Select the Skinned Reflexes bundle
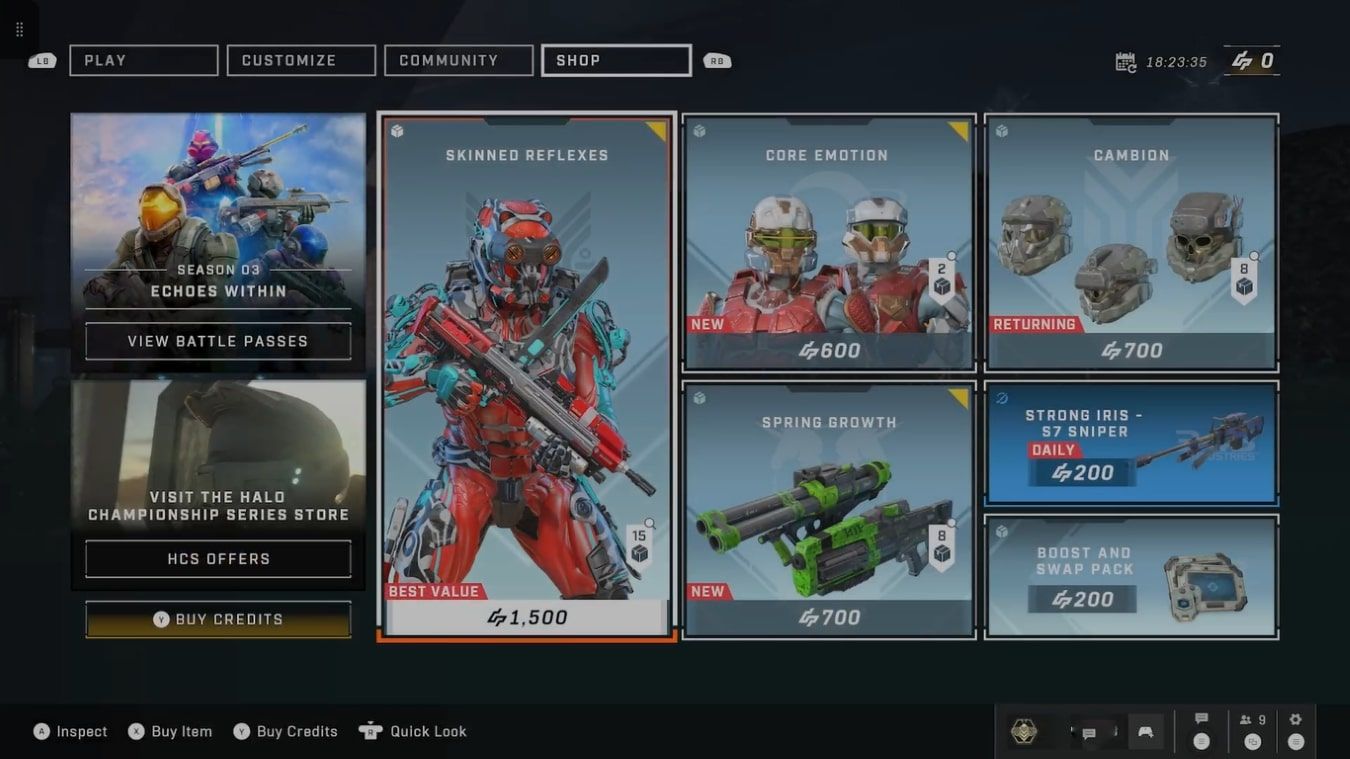Screen dimensions: 1350x759 tap(526, 375)
